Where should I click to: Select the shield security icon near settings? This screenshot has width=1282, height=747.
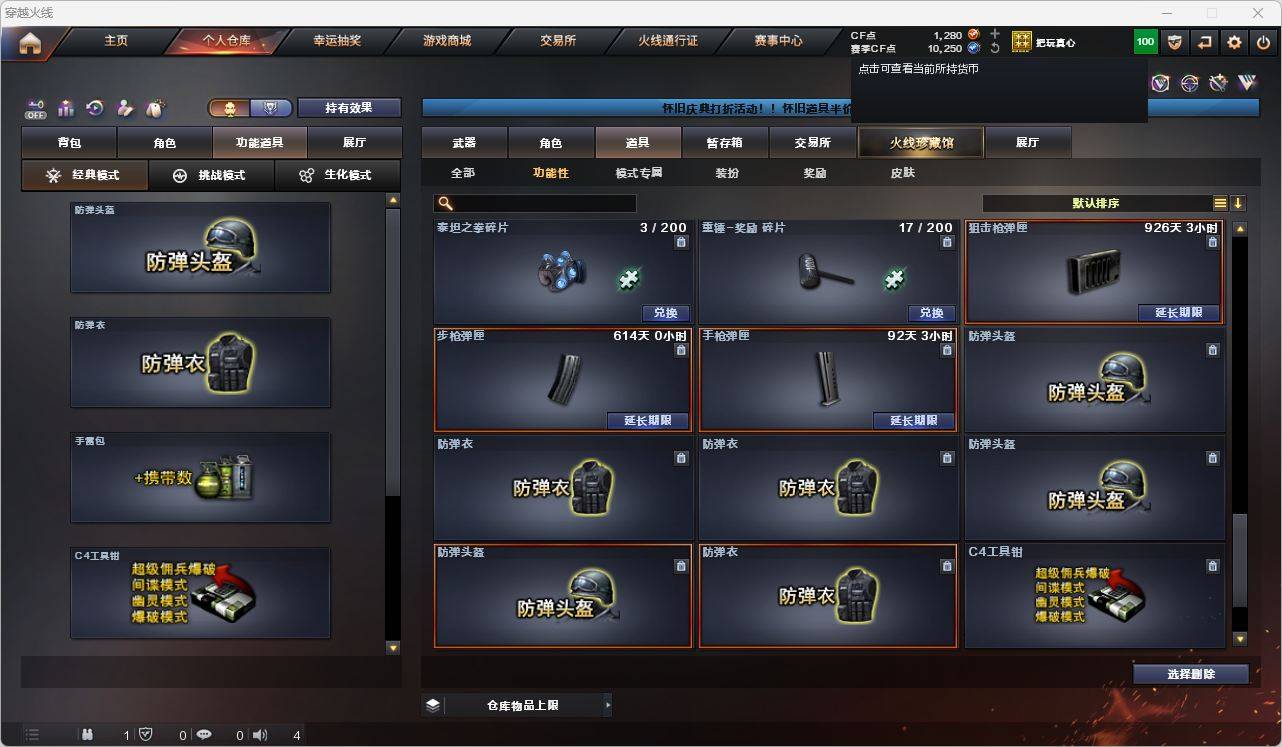click(1174, 42)
